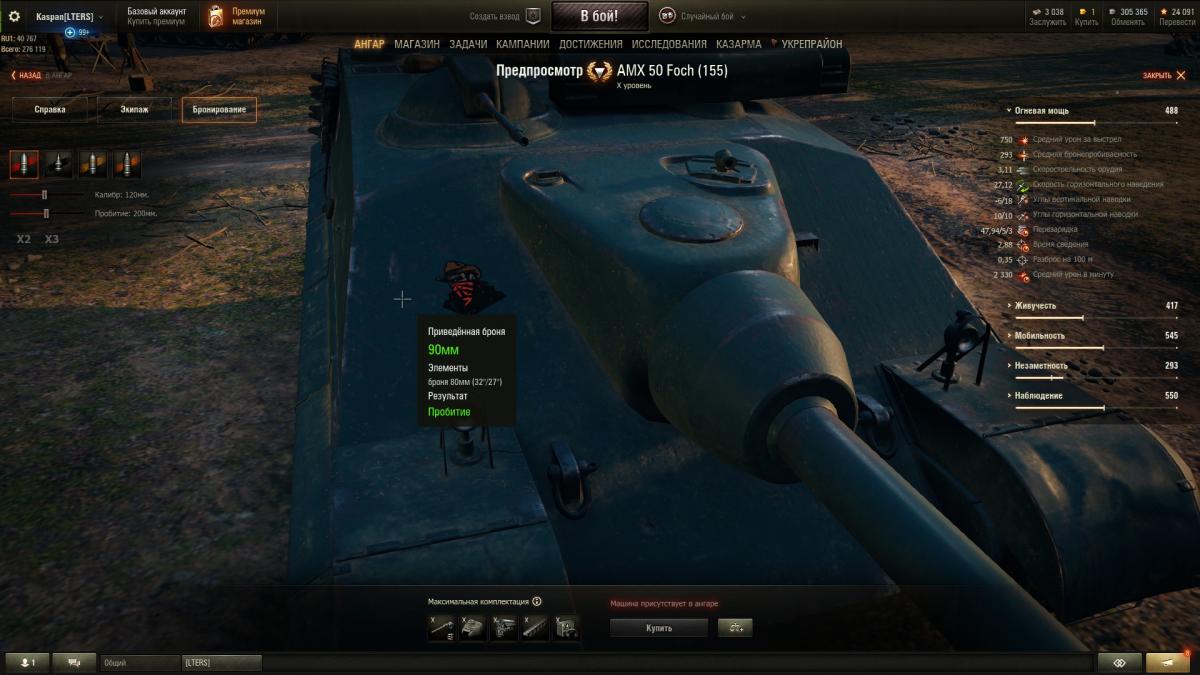Close the preview with «Закрыть»
The height and width of the screenshot is (675, 1200).
pos(1160,76)
